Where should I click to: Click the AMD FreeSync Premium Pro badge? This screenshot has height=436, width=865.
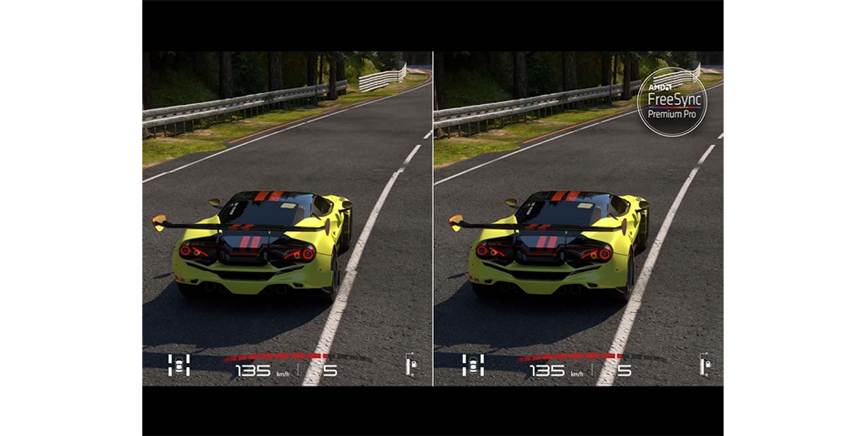(x=671, y=102)
